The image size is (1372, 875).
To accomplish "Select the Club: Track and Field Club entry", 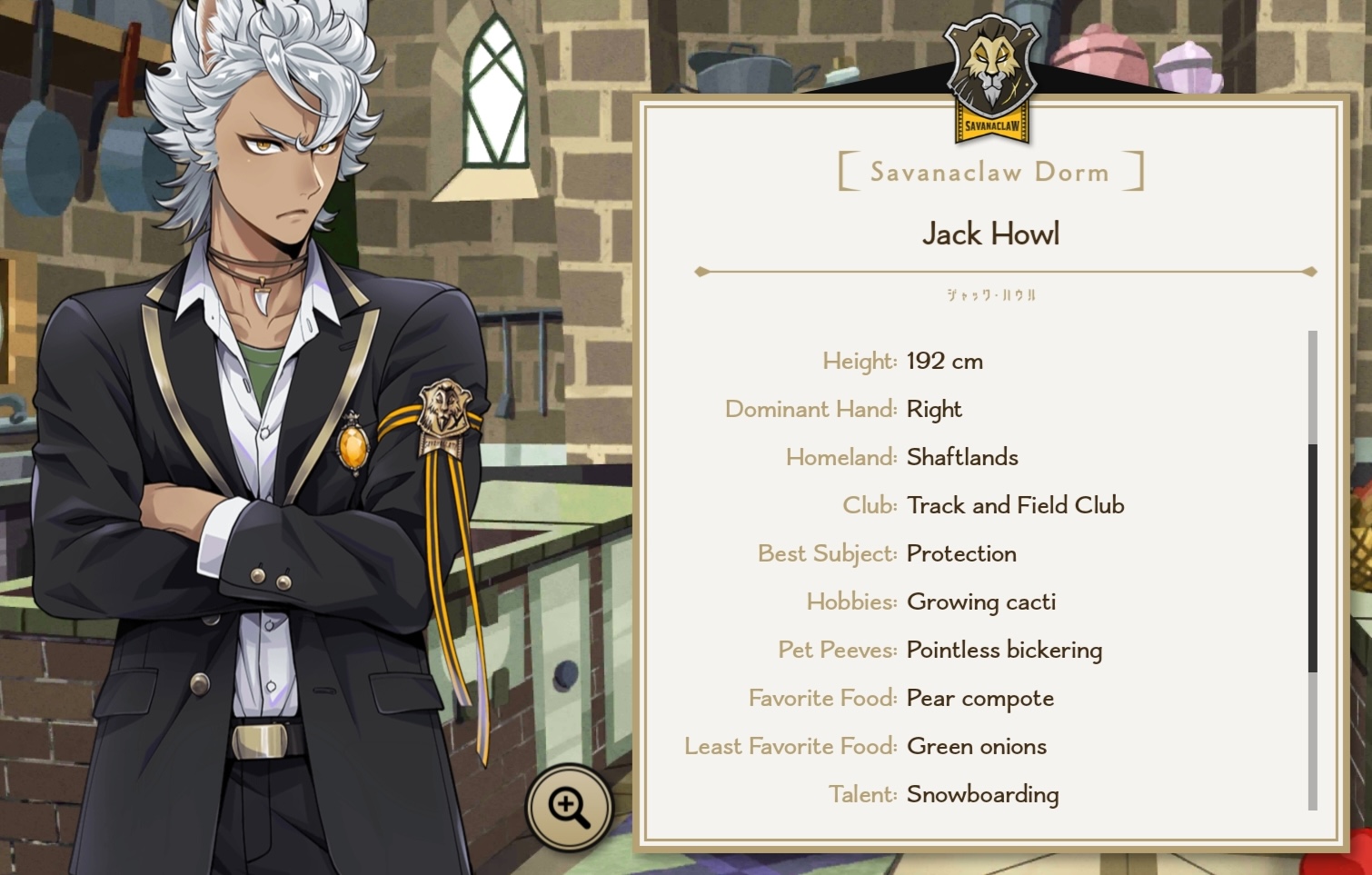I will pos(985,505).
